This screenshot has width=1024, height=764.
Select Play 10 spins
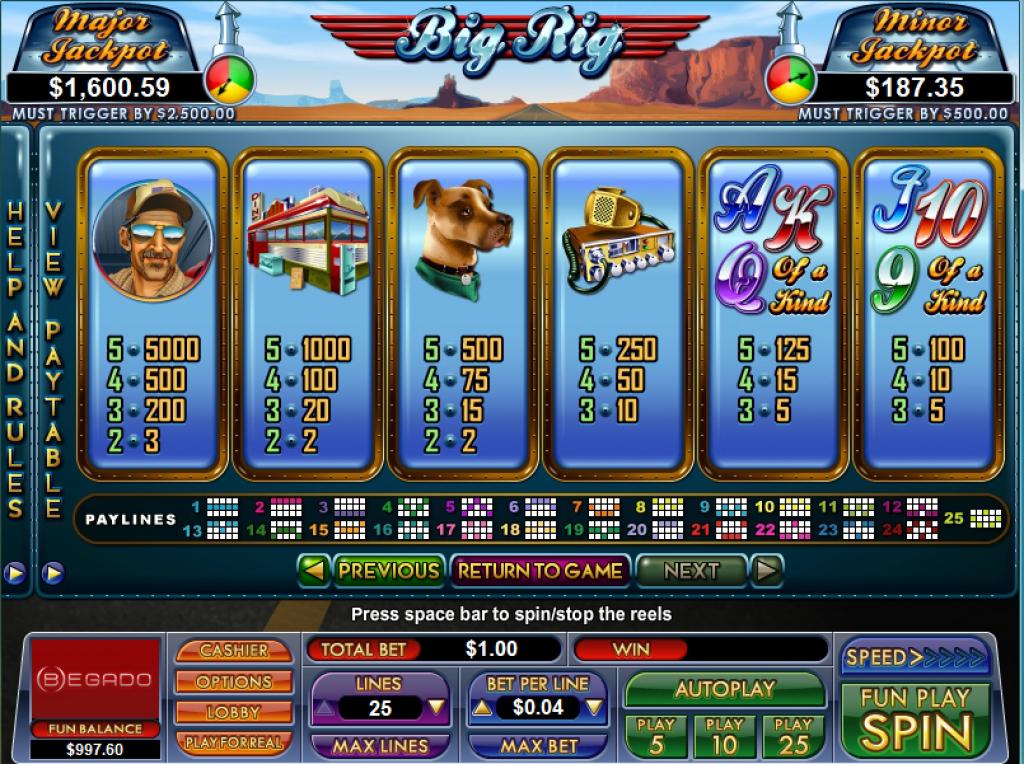pos(724,736)
